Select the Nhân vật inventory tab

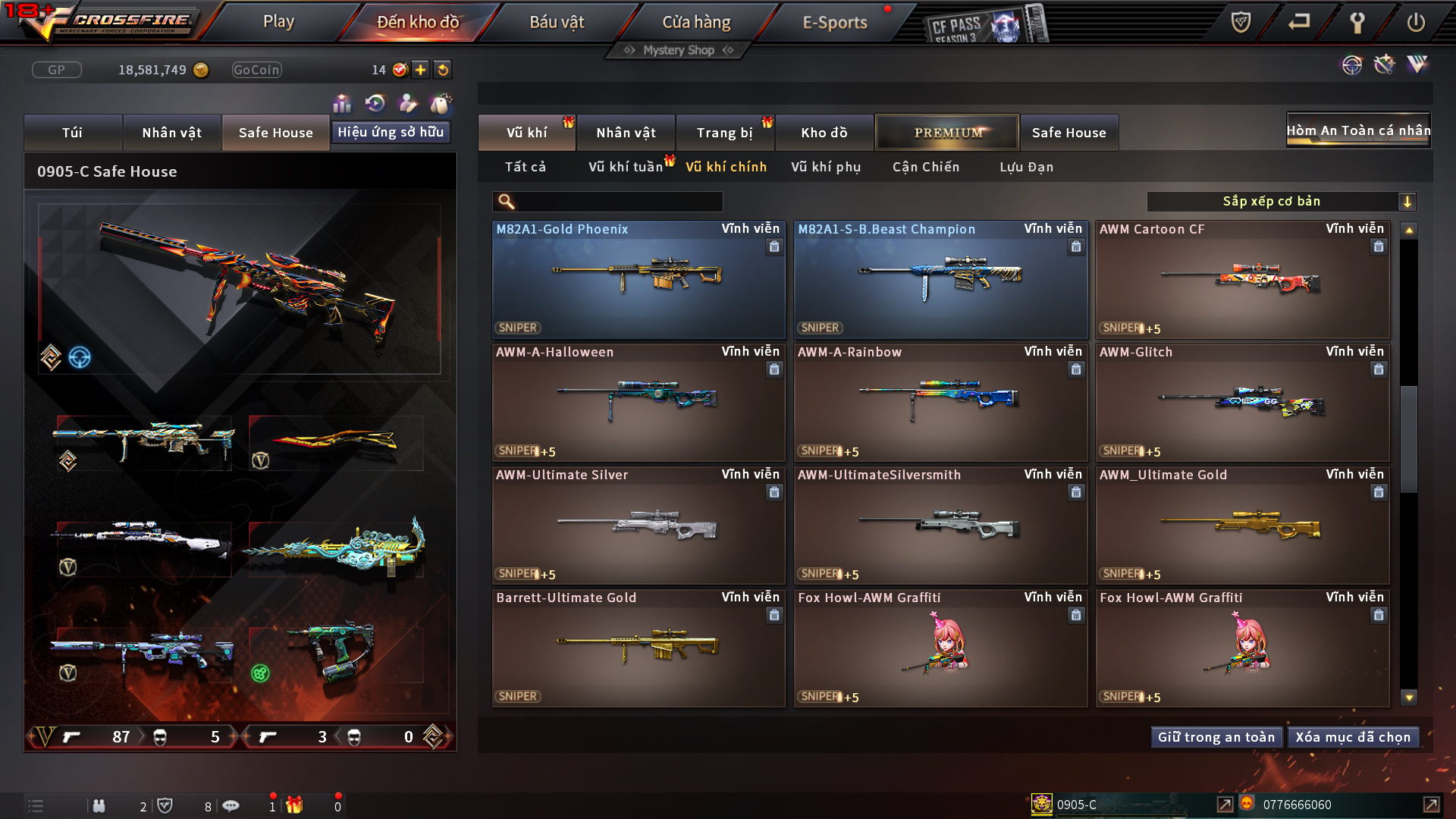626,133
